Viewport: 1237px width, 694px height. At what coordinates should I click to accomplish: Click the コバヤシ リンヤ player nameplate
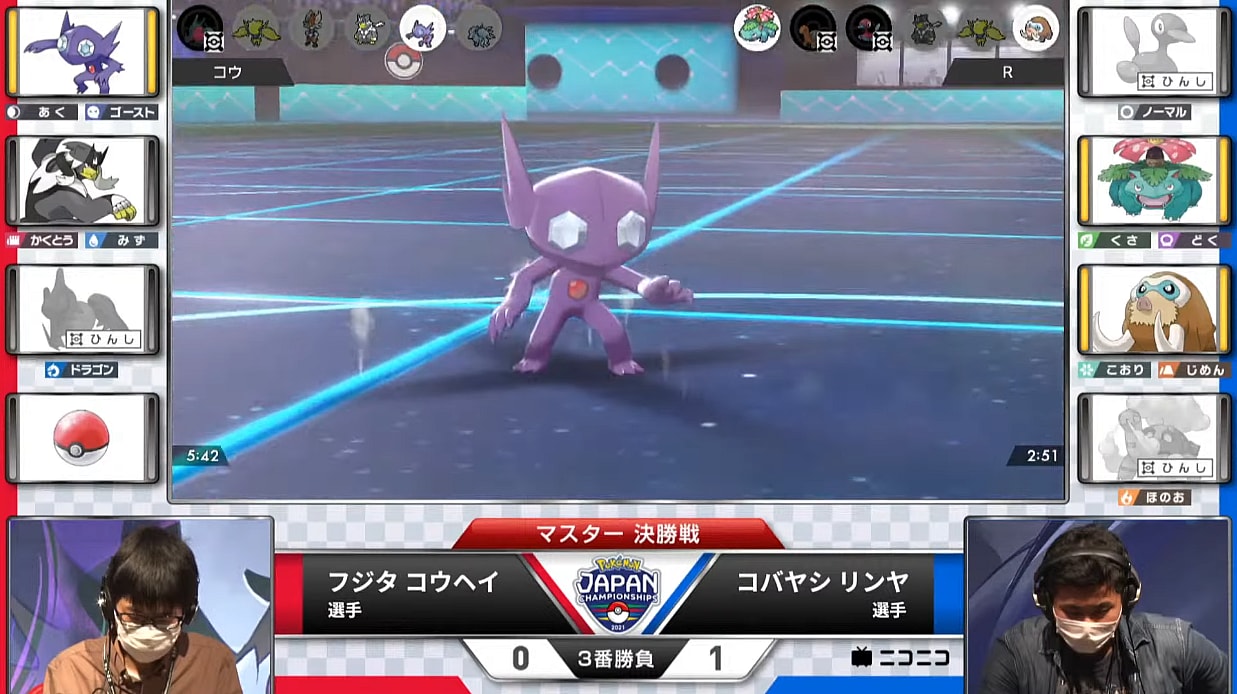[x=822, y=592]
